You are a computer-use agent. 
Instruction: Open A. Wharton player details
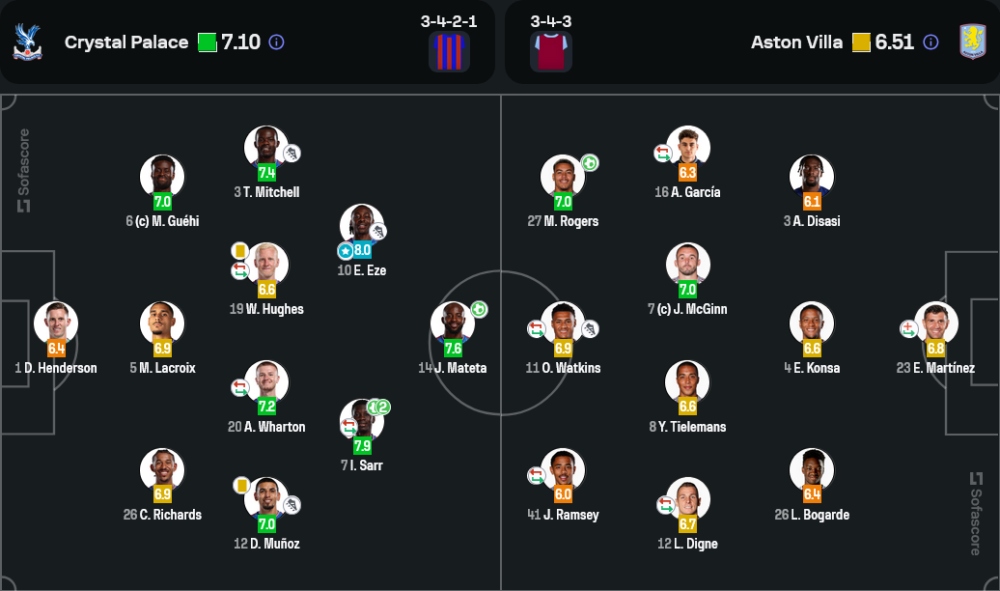(x=266, y=381)
